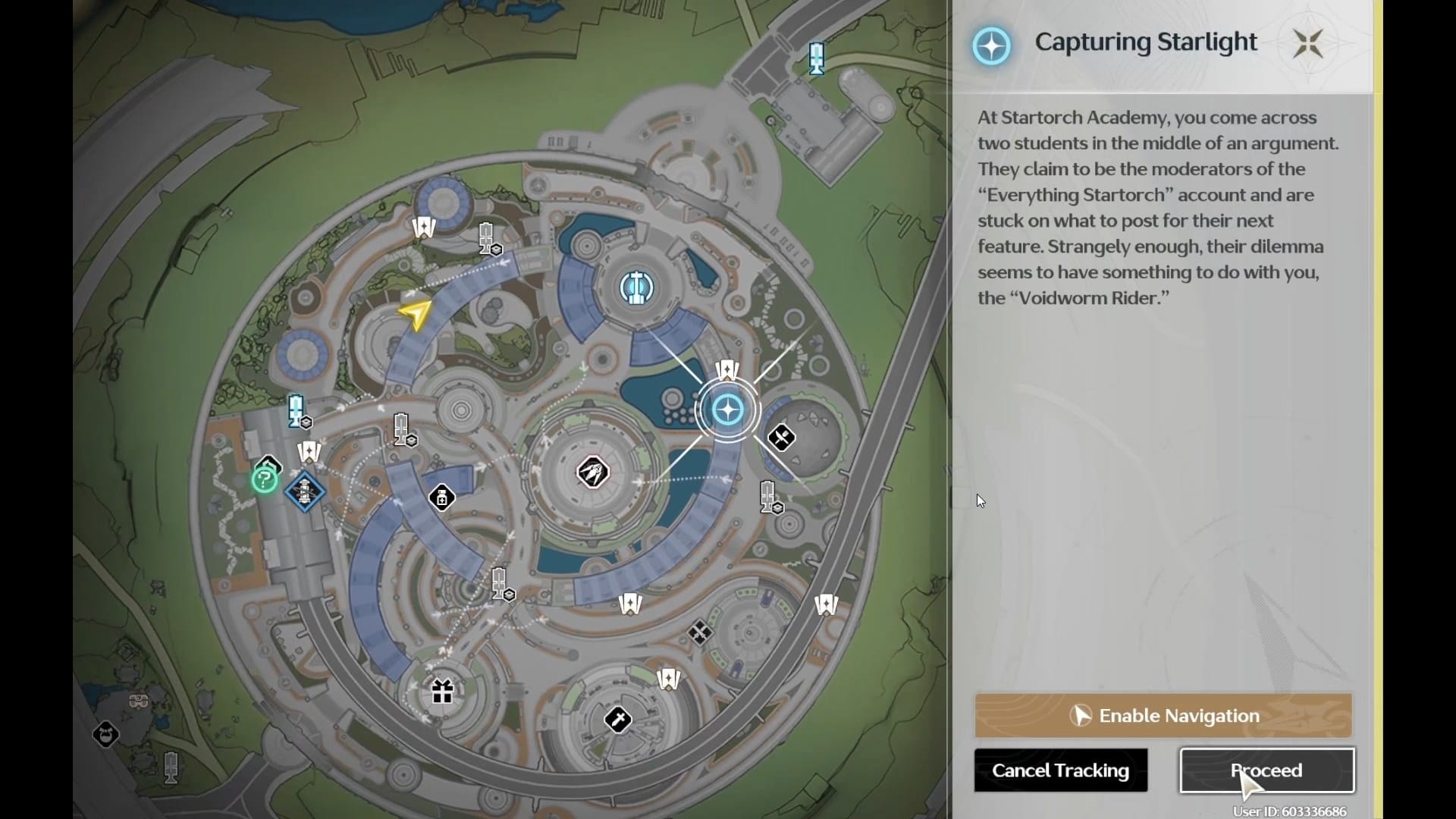Select the round blue teleport waypoint marker
Screen dimensions: 1456x819
(636, 287)
